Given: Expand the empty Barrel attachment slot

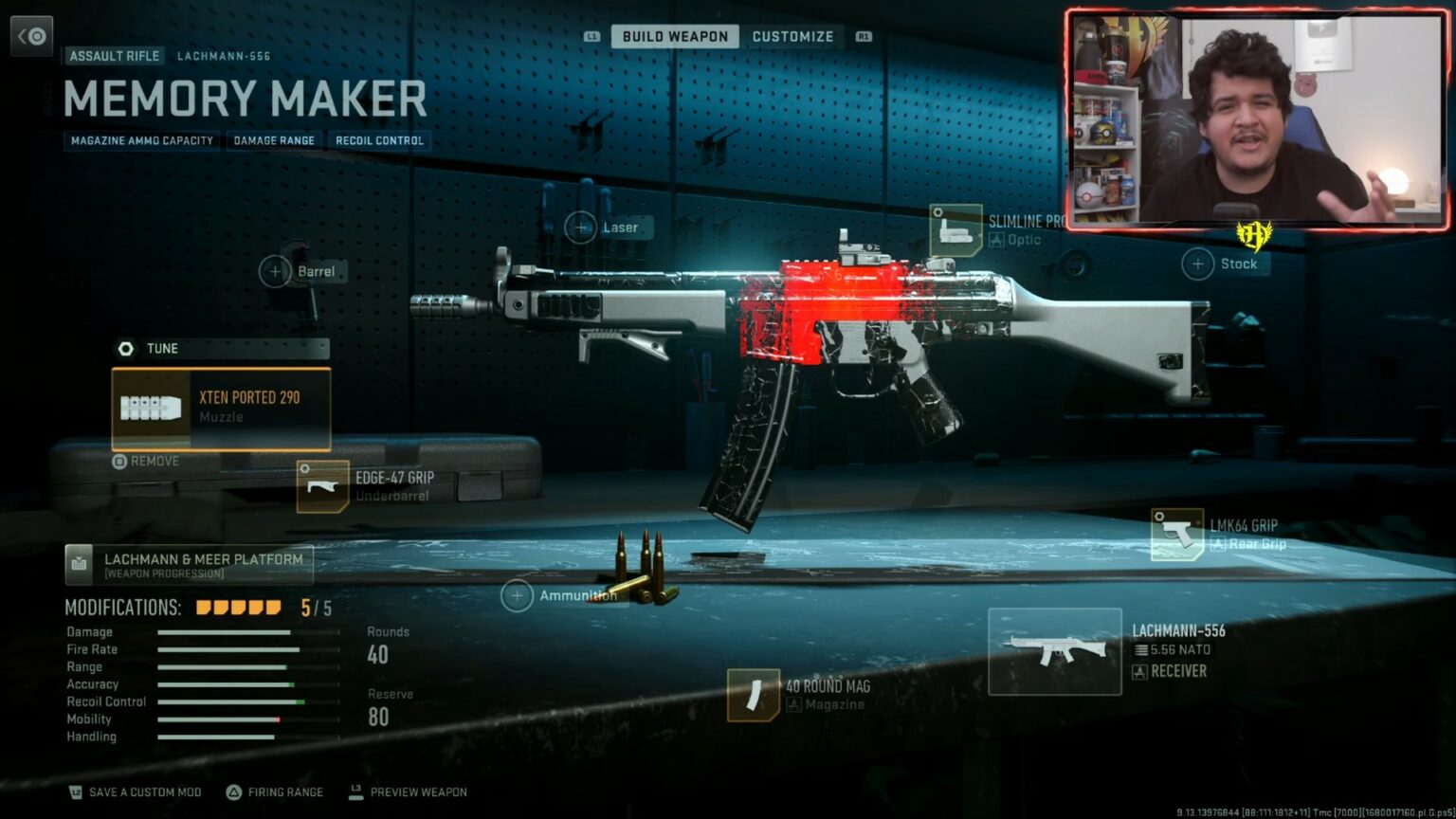Looking at the screenshot, I should (x=276, y=271).
